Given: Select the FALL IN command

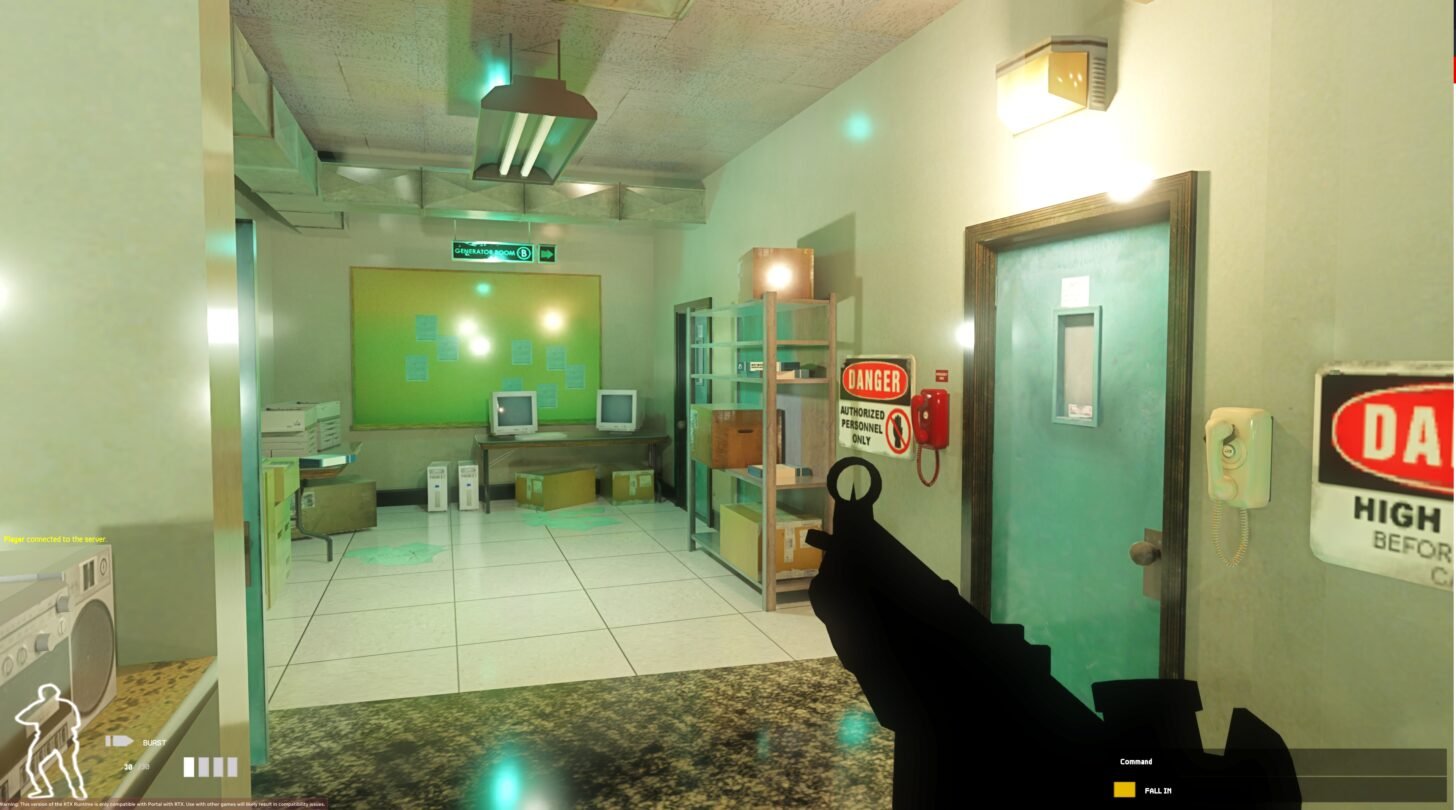Looking at the screenshot, I should point(1157,790).
